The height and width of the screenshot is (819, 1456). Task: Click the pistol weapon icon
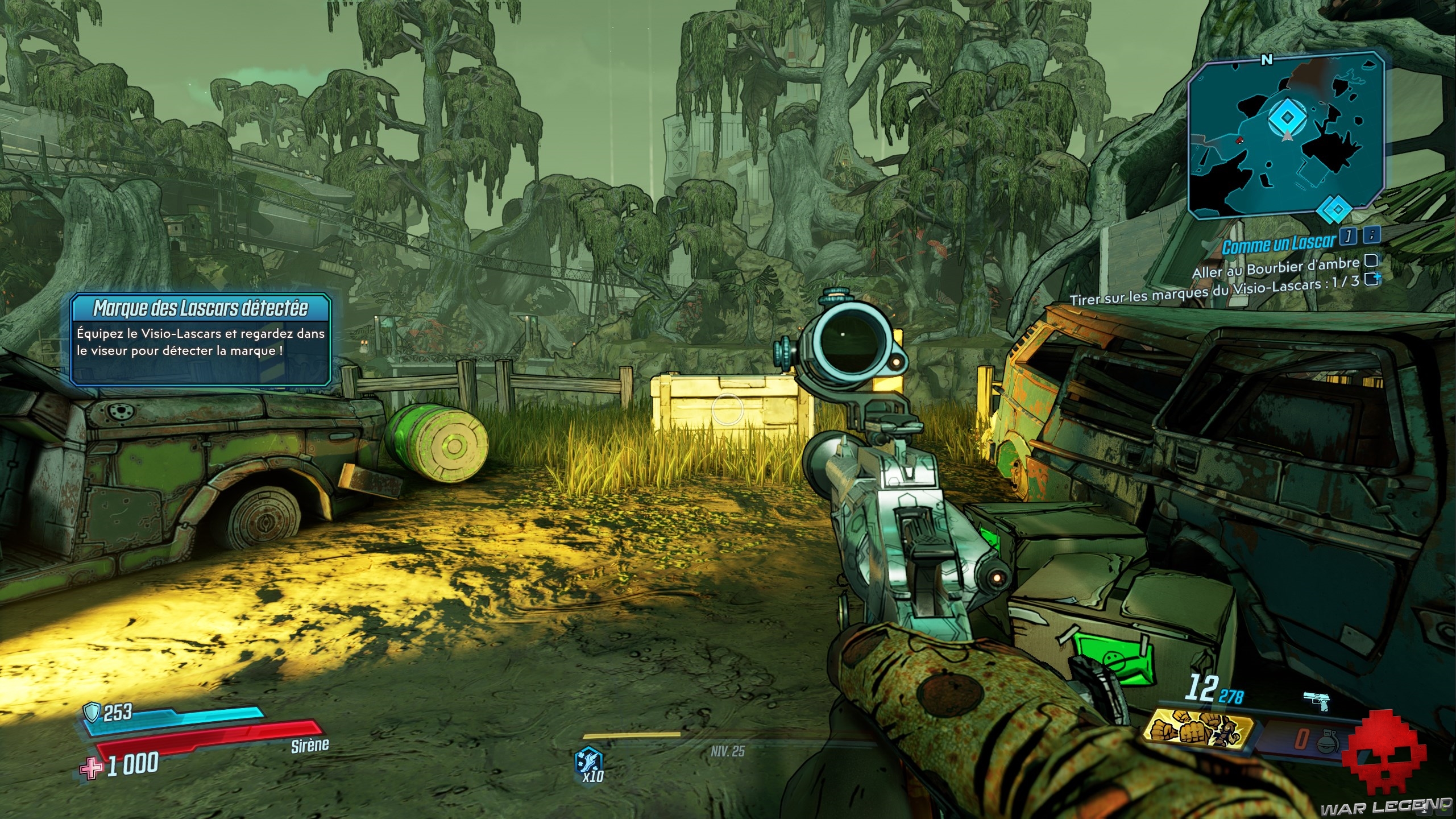pos(1317,701)
